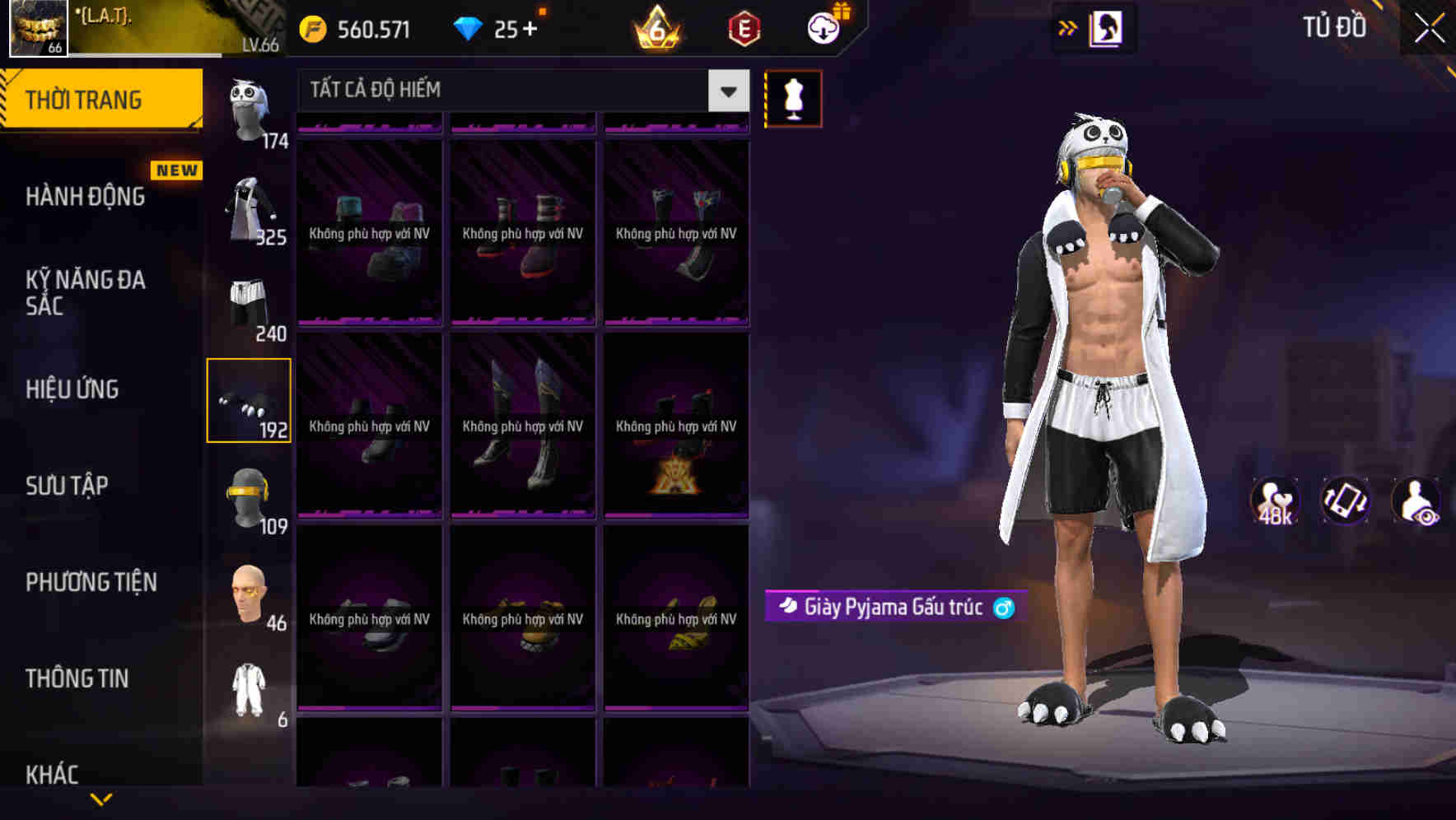Image resolution: width=1456 pixels, height=820 pixels.
Task: Click the 48k likes icon next to the character
Action: pos(1273,502)
